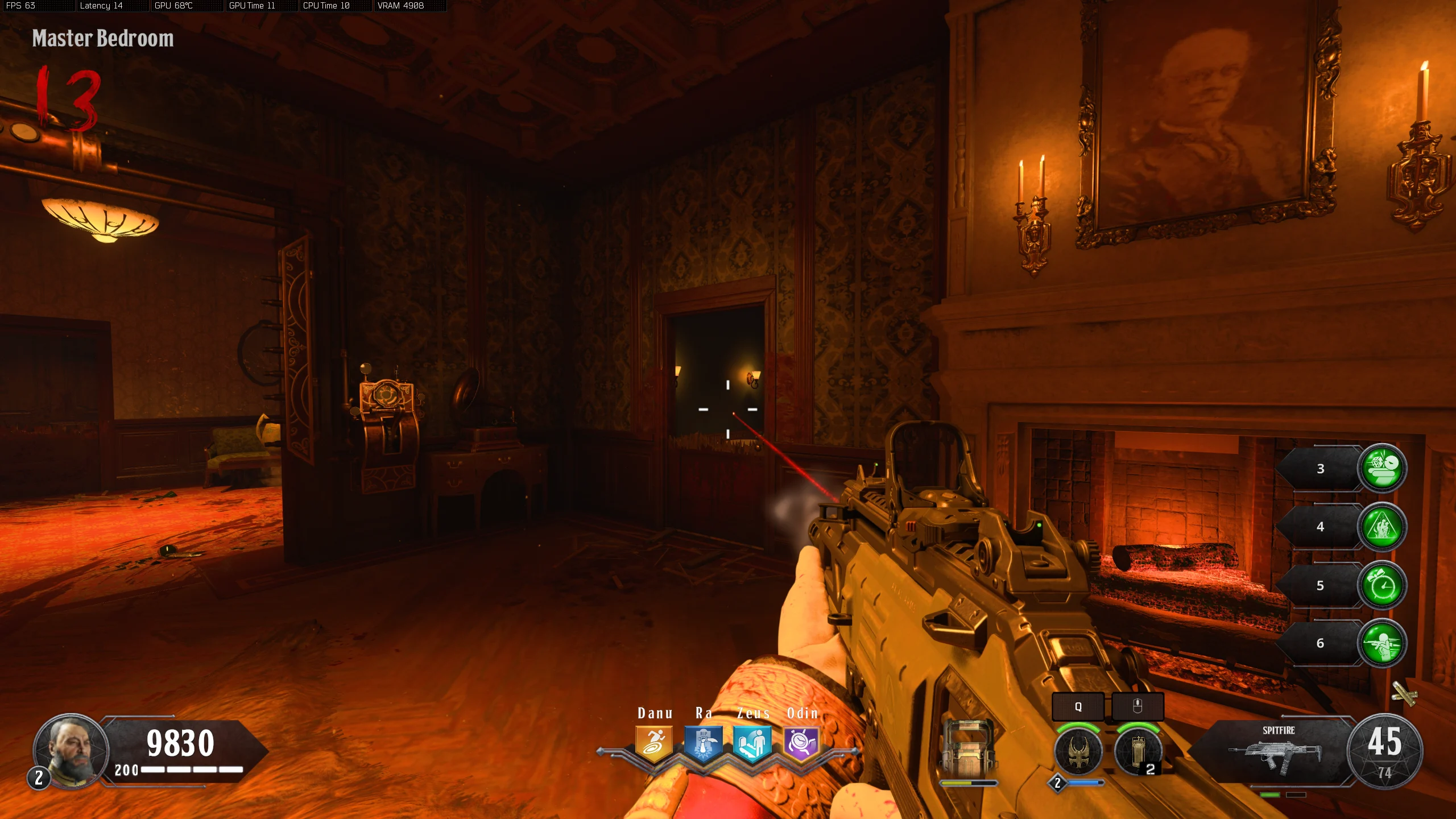
Task: Activate the Odin stopwatch perk icon
Action: [801, 743]
